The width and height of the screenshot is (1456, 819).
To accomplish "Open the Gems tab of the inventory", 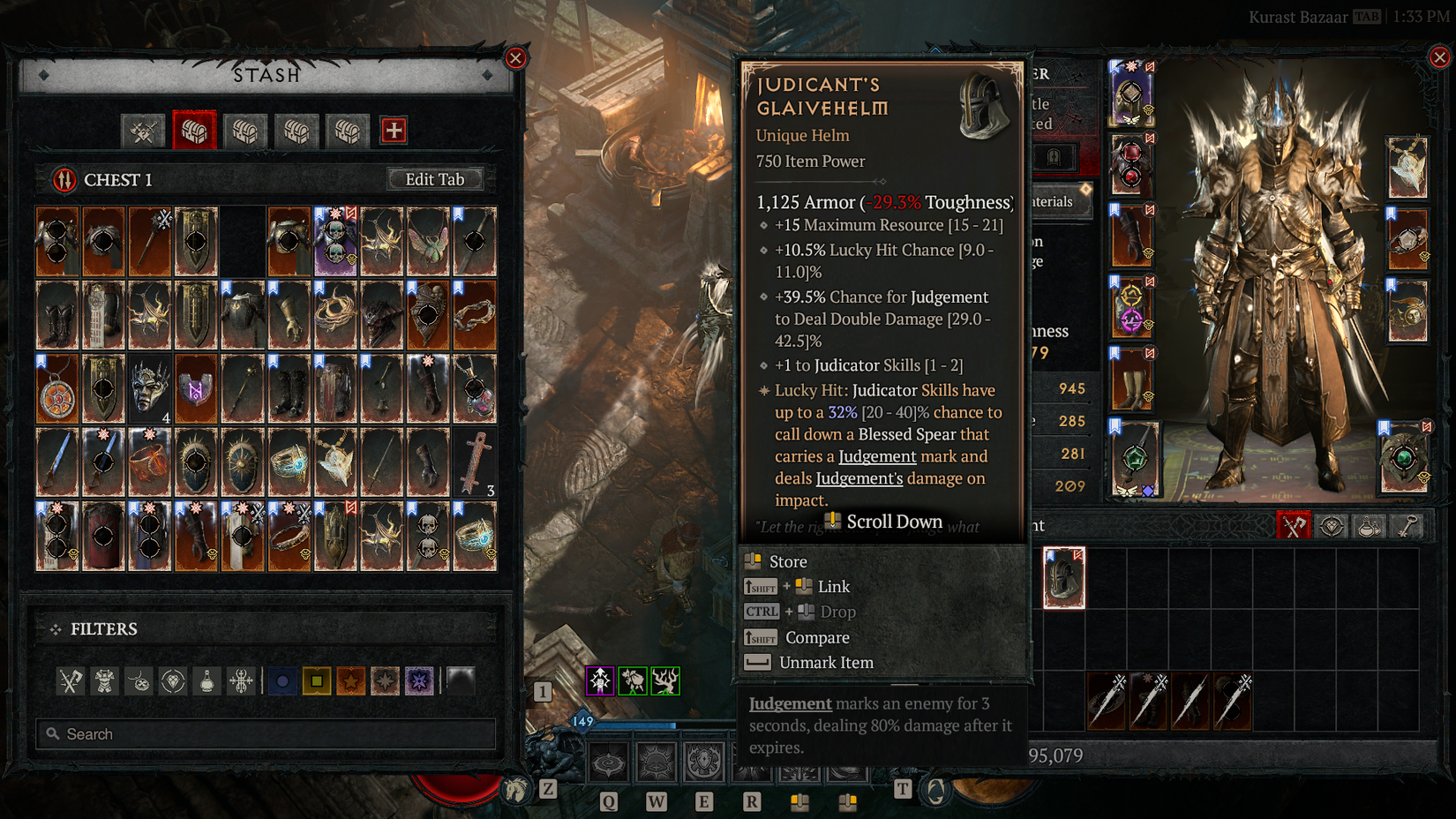I will [x=1332, y=526].
